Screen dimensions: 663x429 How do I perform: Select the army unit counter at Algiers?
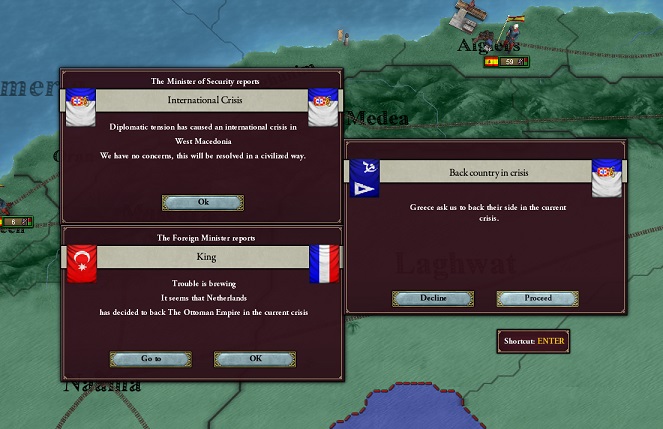pos(506,62)
